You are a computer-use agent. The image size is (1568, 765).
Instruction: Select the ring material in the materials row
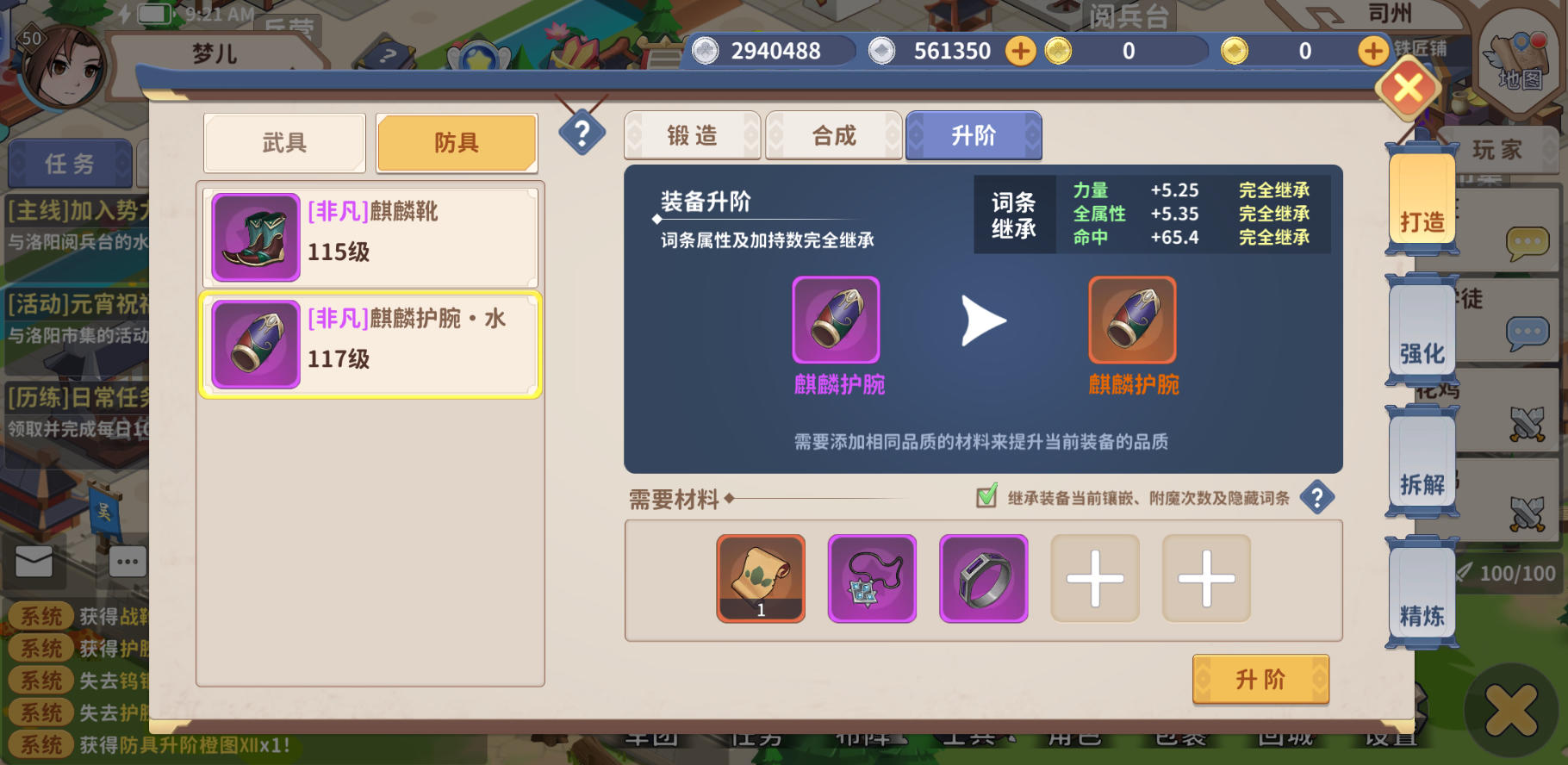(983, 578)
